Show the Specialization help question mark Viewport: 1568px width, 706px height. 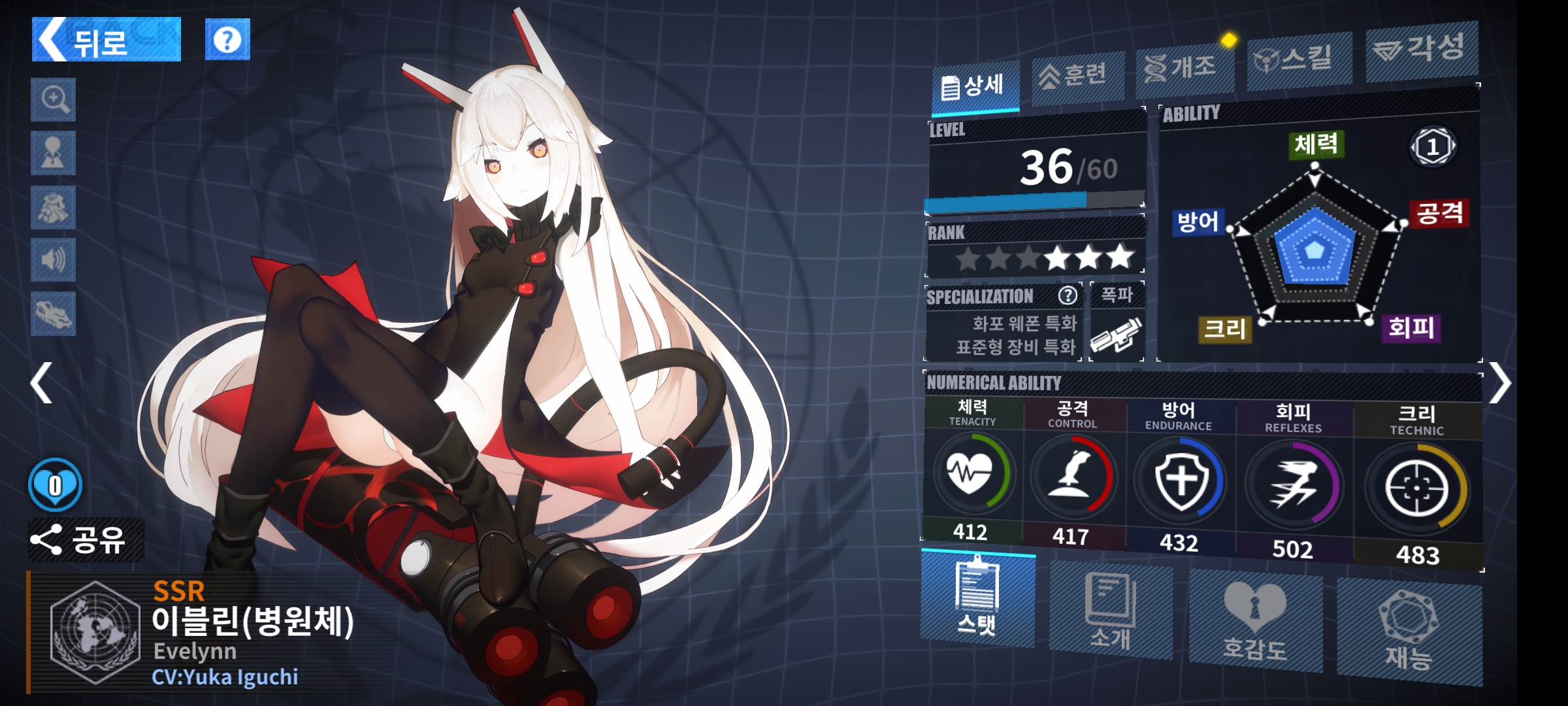(1068, 295)
